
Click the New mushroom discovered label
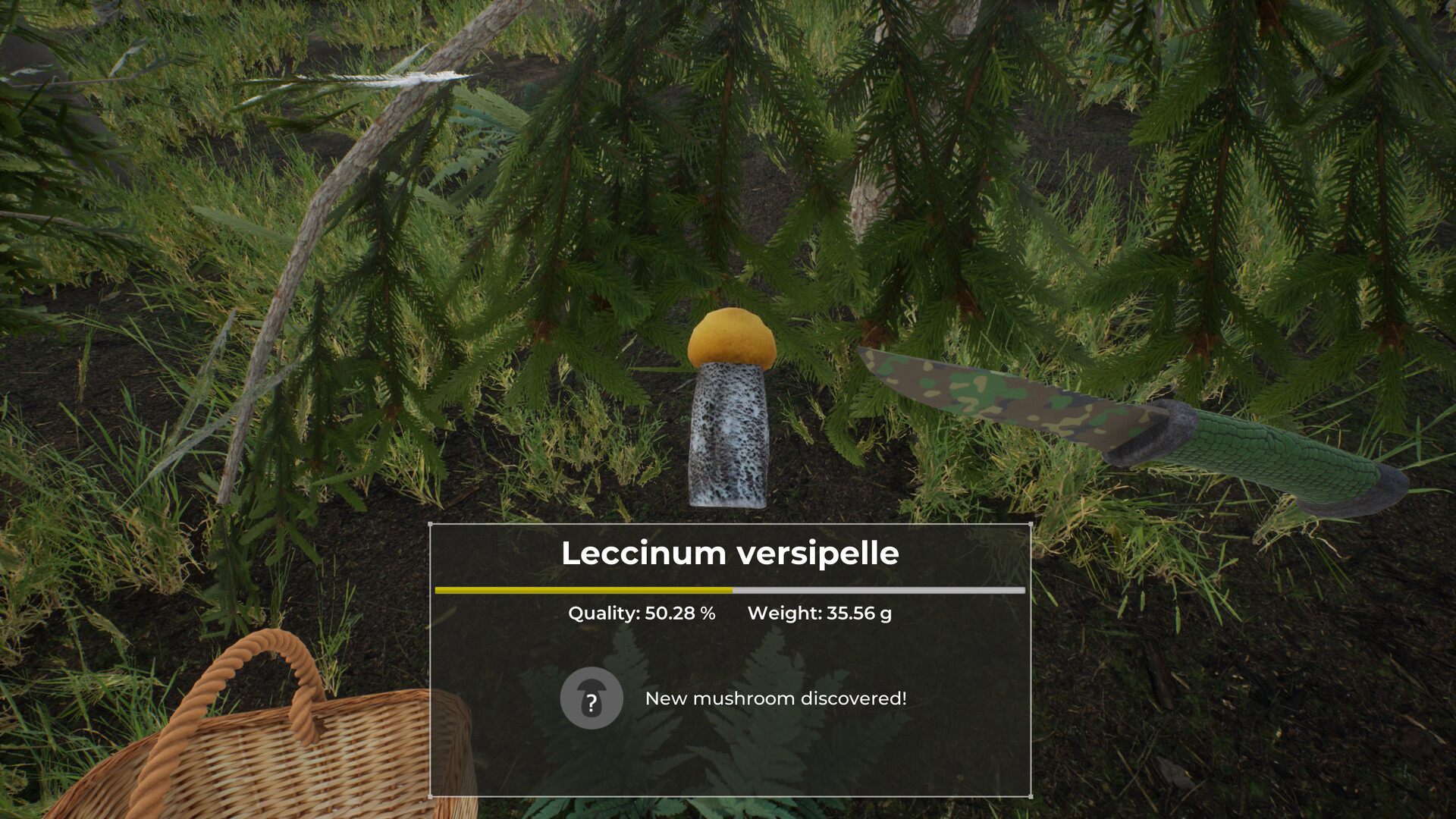[776, 699]
